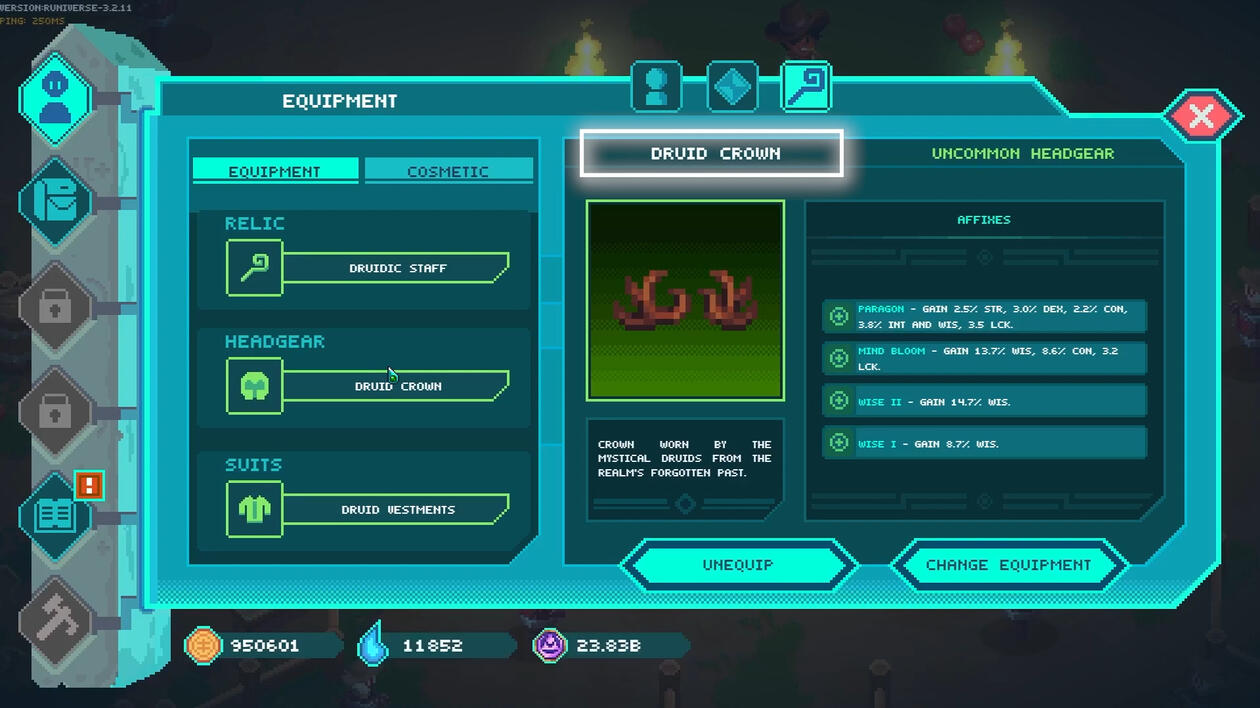Expand the Paragon affix details
Image resolution: width=1260 pixels, height=708 pixels.
pos(839,316)
